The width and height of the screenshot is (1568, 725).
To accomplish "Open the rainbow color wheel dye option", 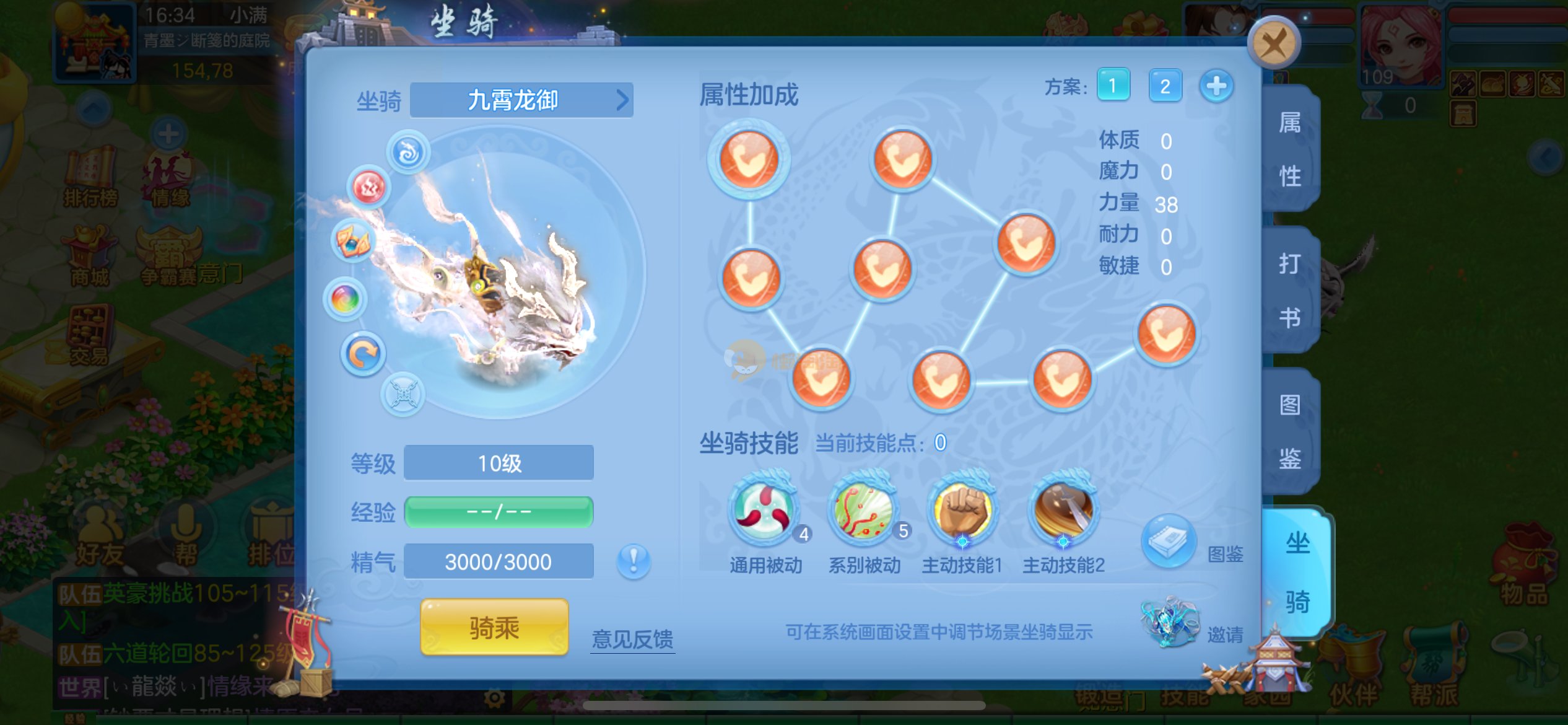I will 345,300.
